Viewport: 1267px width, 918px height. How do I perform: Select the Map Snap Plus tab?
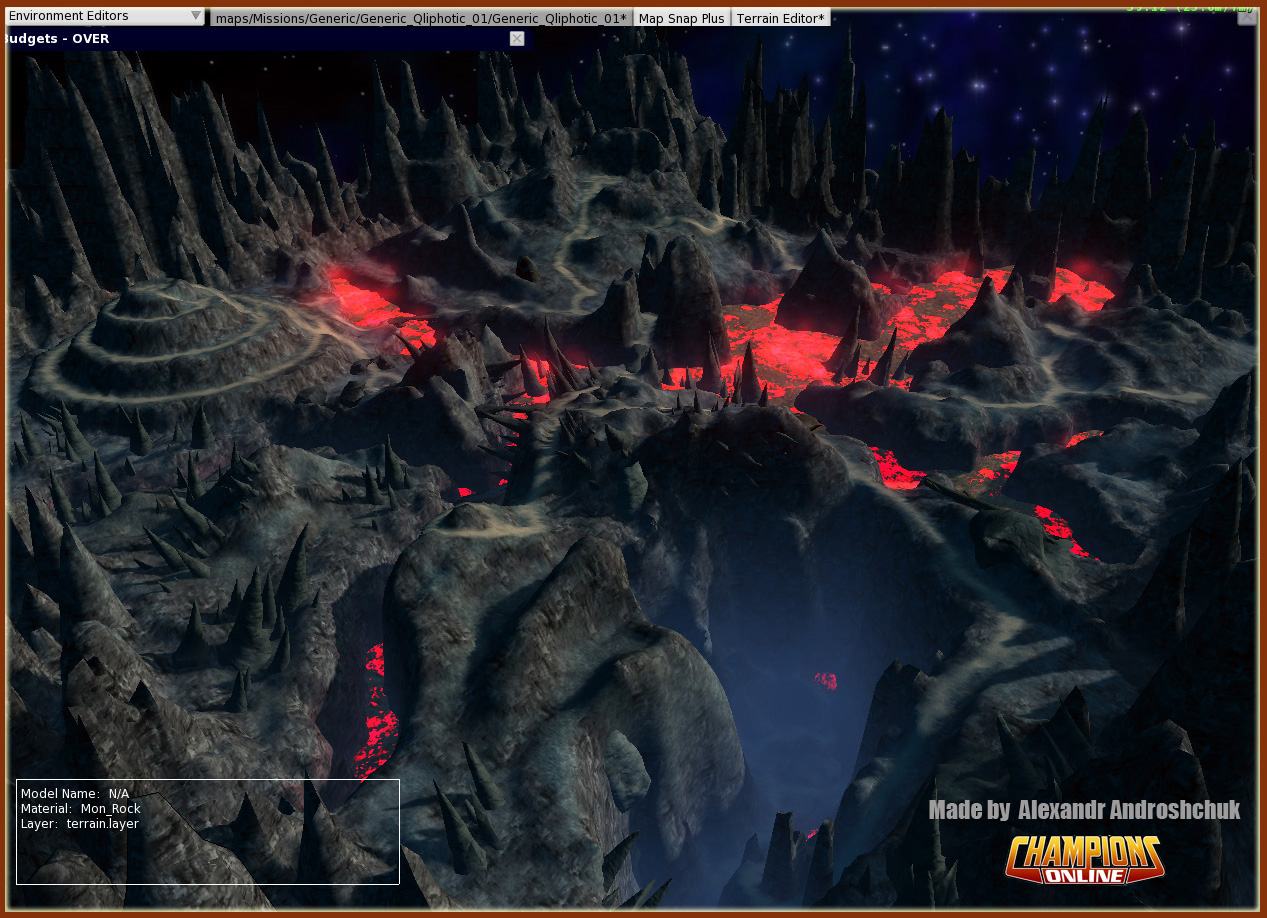pyautogui.click(x=681, y=18)
